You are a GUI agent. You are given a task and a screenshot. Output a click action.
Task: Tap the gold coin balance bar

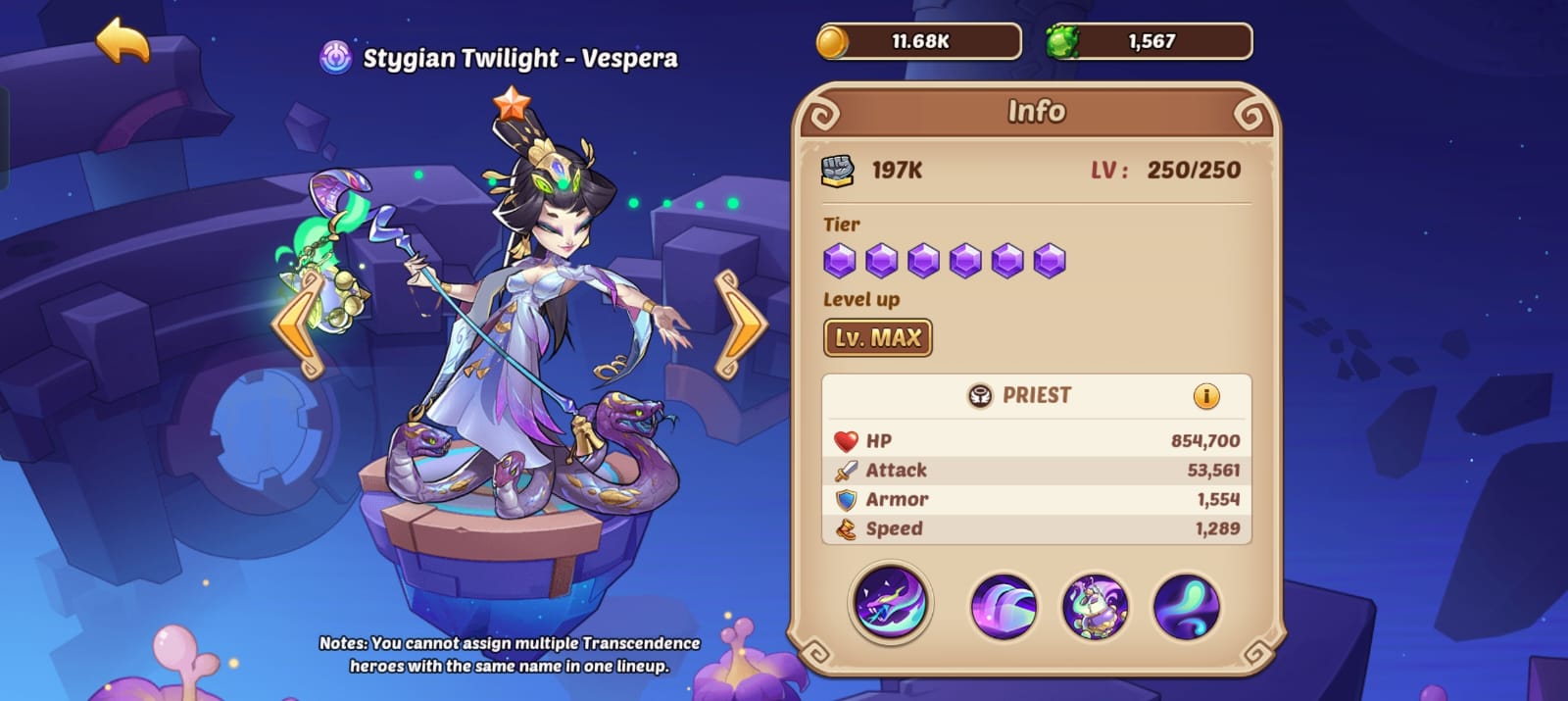click(x=918, y=42)
